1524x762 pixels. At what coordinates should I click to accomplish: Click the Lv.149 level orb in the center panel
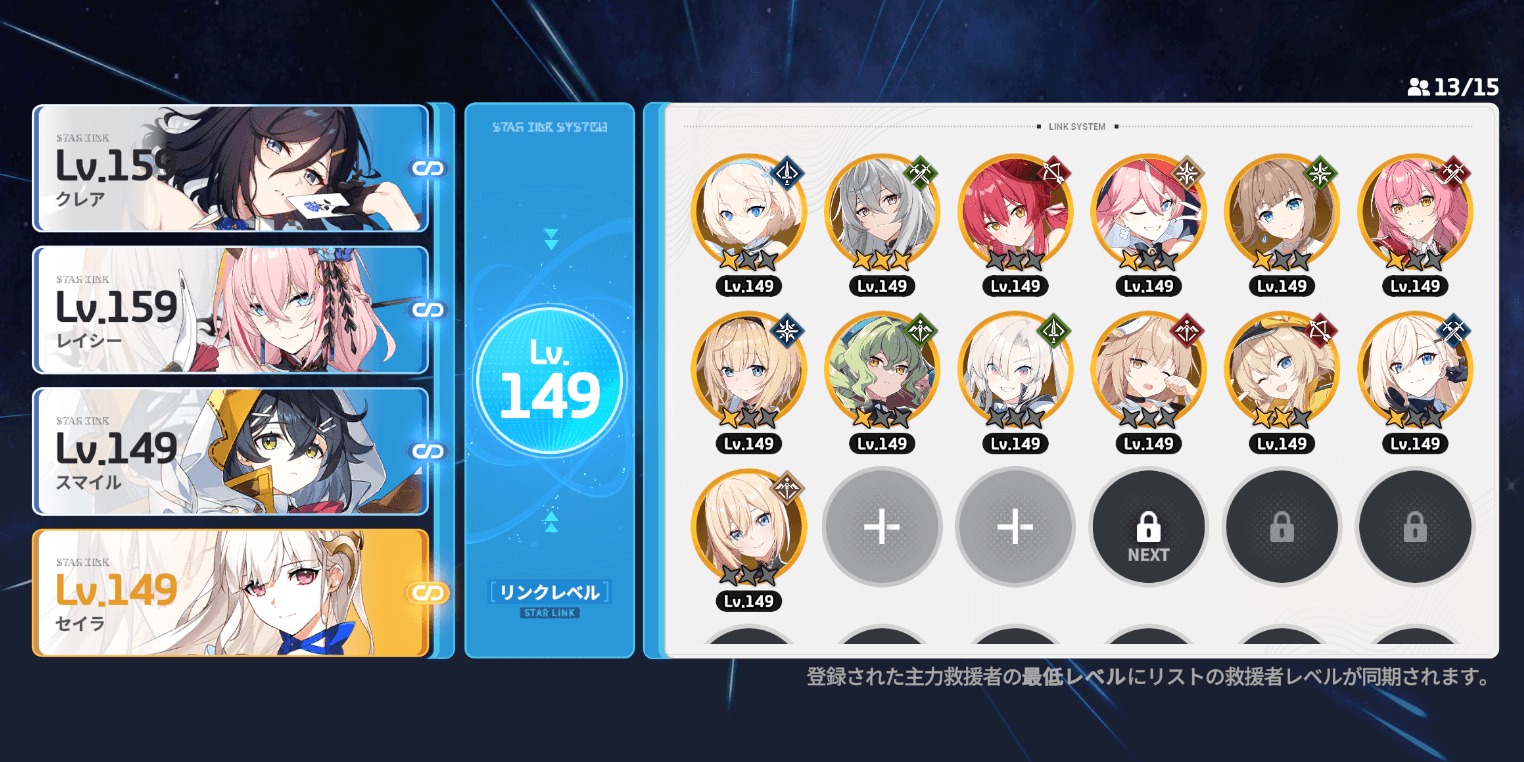pyautogui.click(x=550, y=378)
